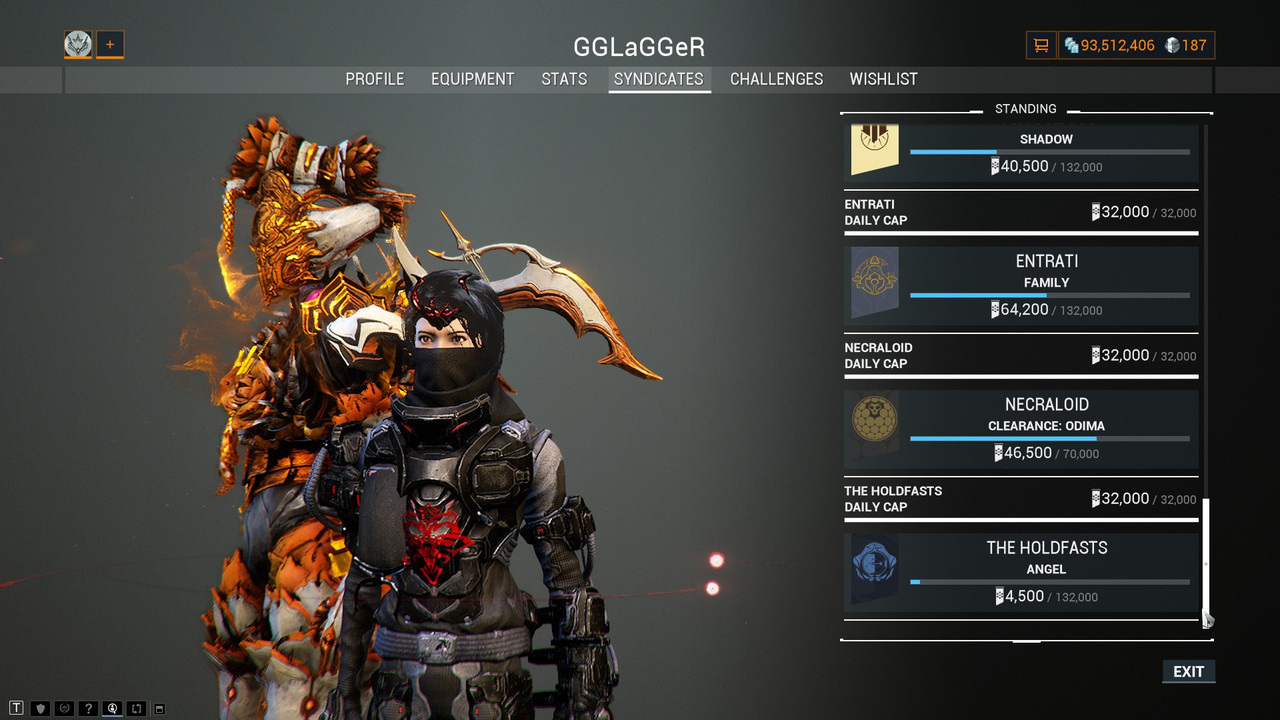1280x720 pixels.
Task: Go to the Challenges tab
Action: [777, 79]
